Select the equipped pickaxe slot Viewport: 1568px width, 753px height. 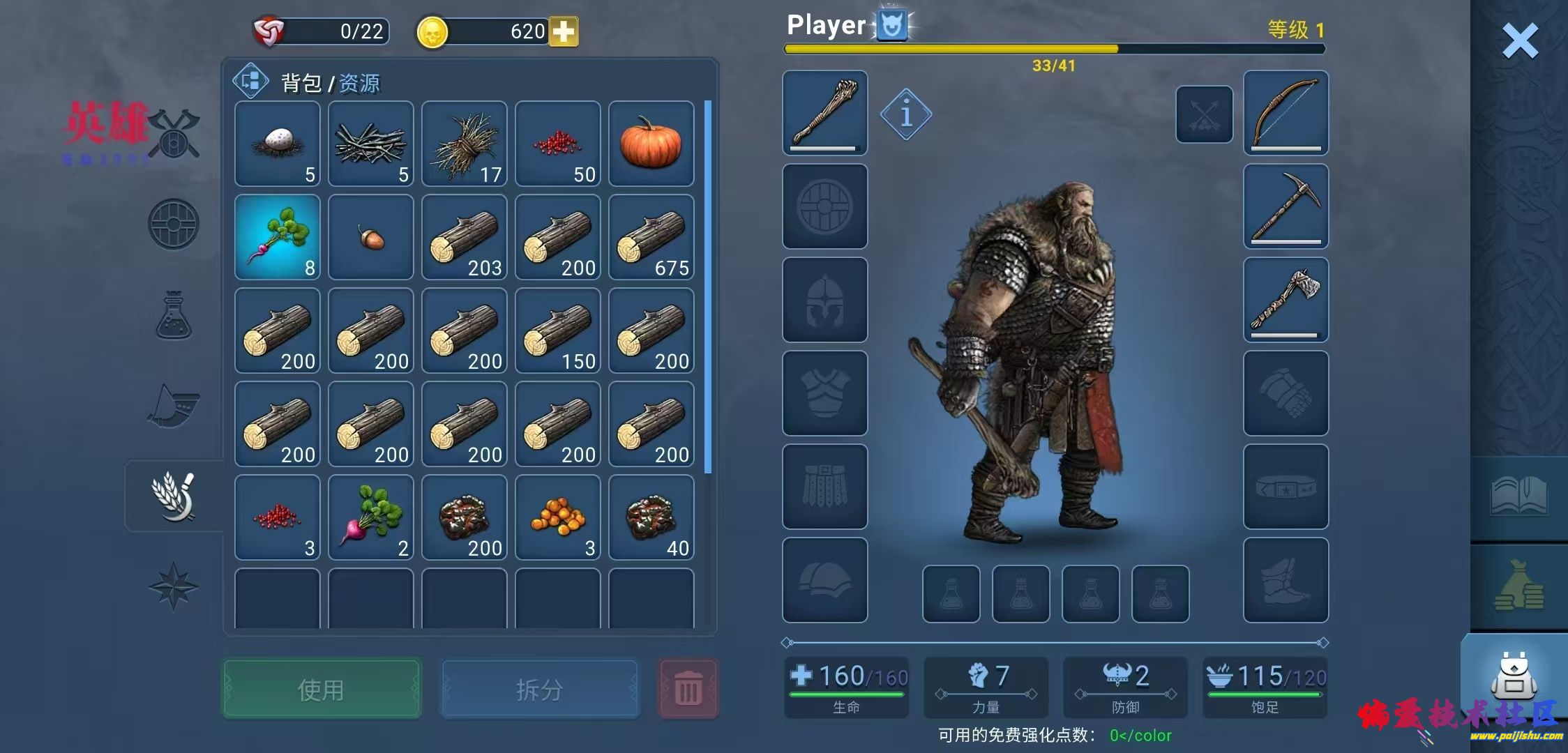[x=1286, y=206]
